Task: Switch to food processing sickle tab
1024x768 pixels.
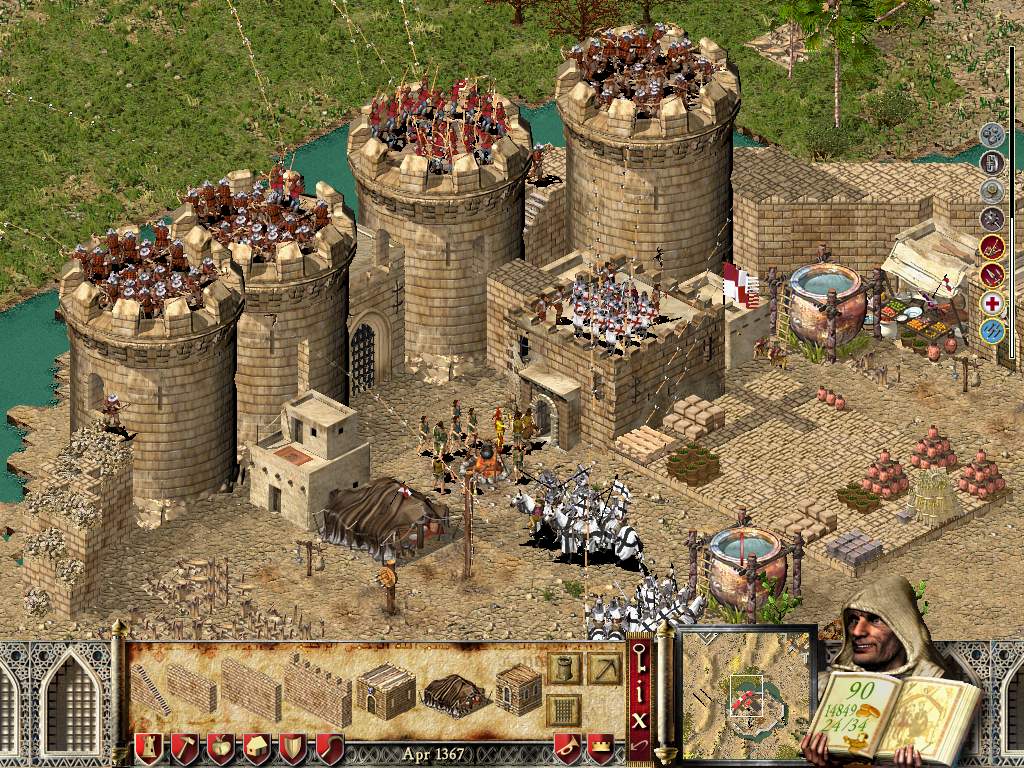Action: click(329, 749)
